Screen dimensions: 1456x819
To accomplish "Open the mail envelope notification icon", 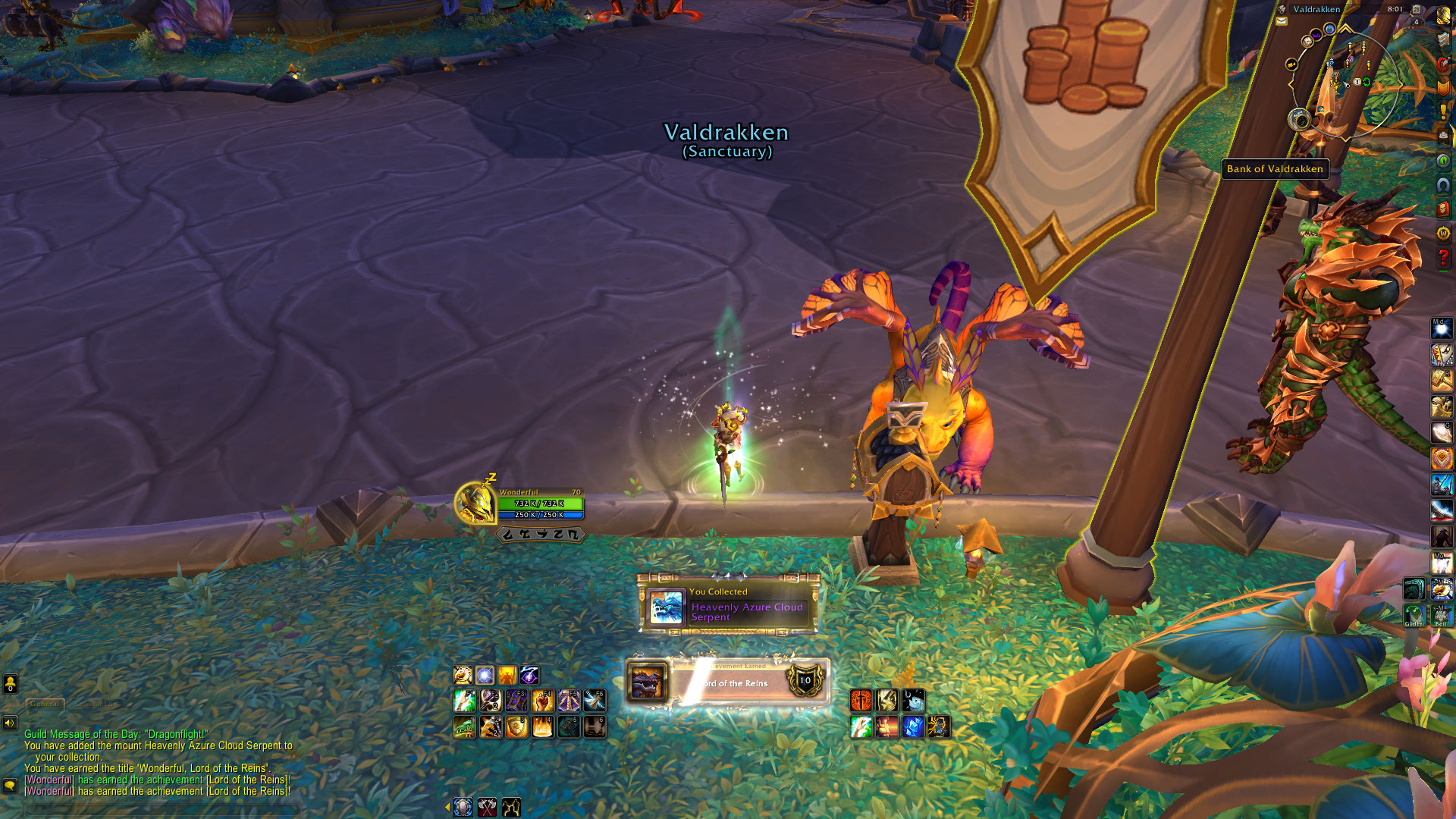I will coord(1282,21).
